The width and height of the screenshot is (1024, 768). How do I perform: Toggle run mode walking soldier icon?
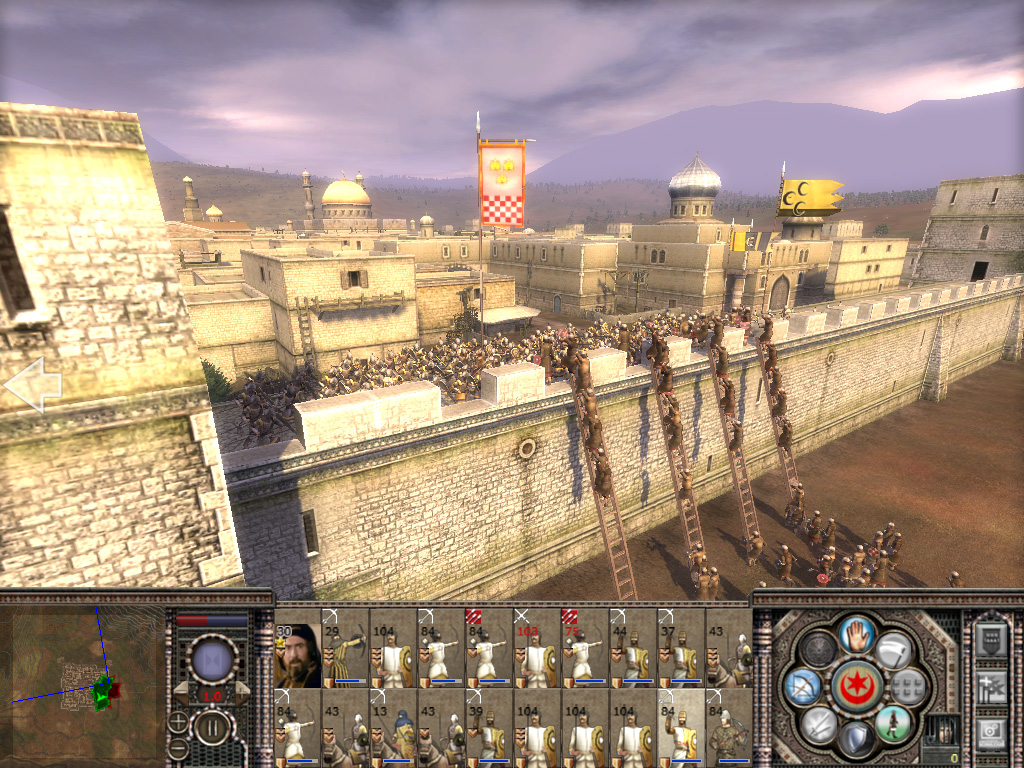click(894, 721)
